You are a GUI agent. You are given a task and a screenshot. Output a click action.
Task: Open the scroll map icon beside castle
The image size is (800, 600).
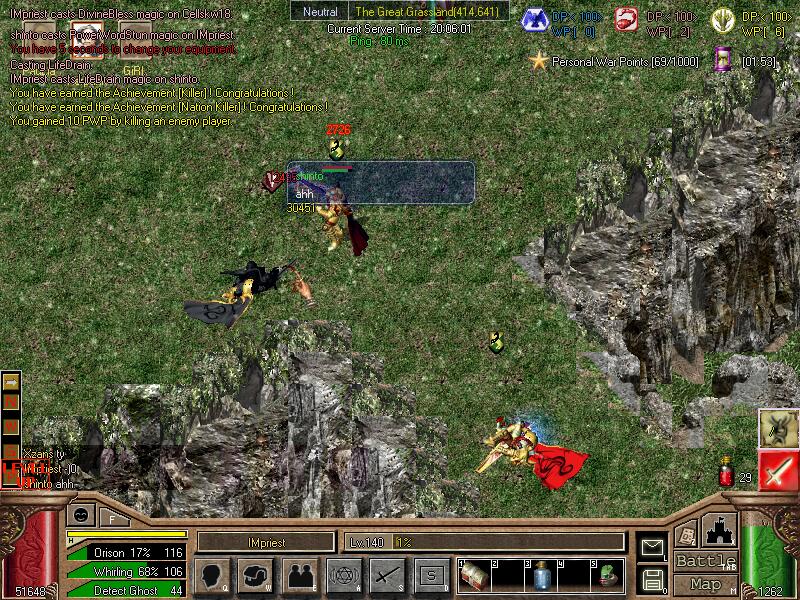coord(686,535)
